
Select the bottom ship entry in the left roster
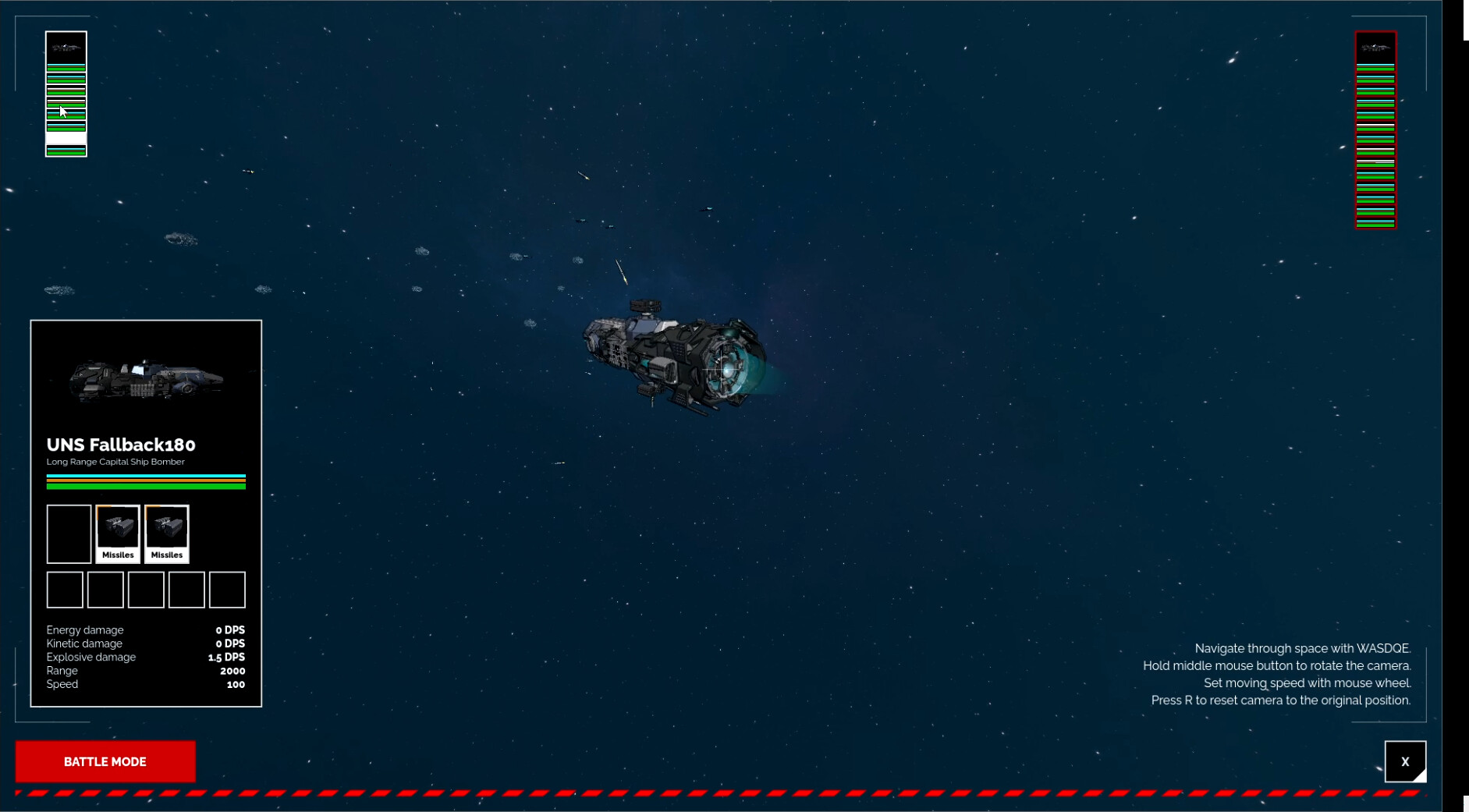[66, 151]
